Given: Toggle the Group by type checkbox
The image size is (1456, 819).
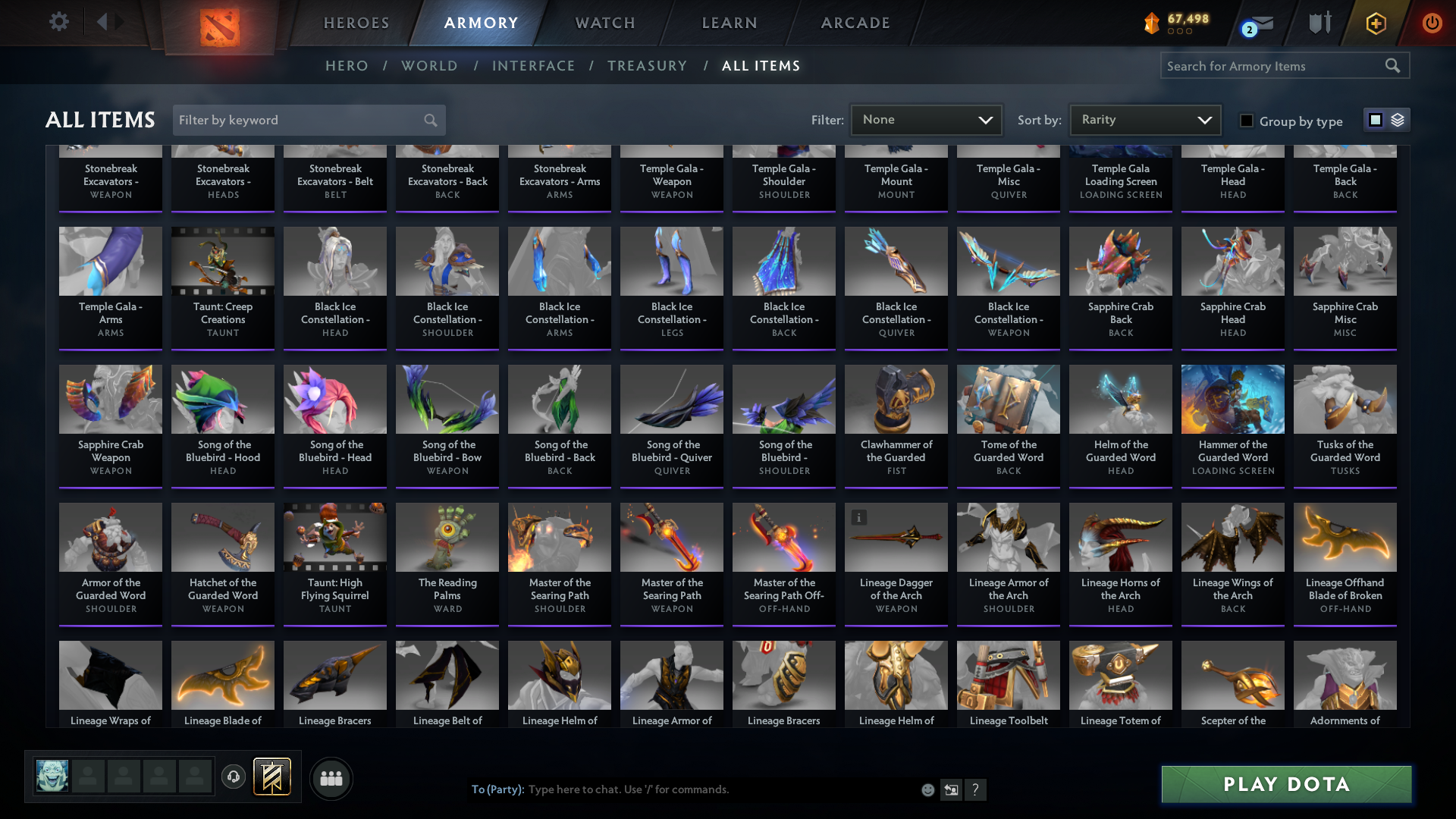Looking at the screenshot, I should pos(1247,121).
